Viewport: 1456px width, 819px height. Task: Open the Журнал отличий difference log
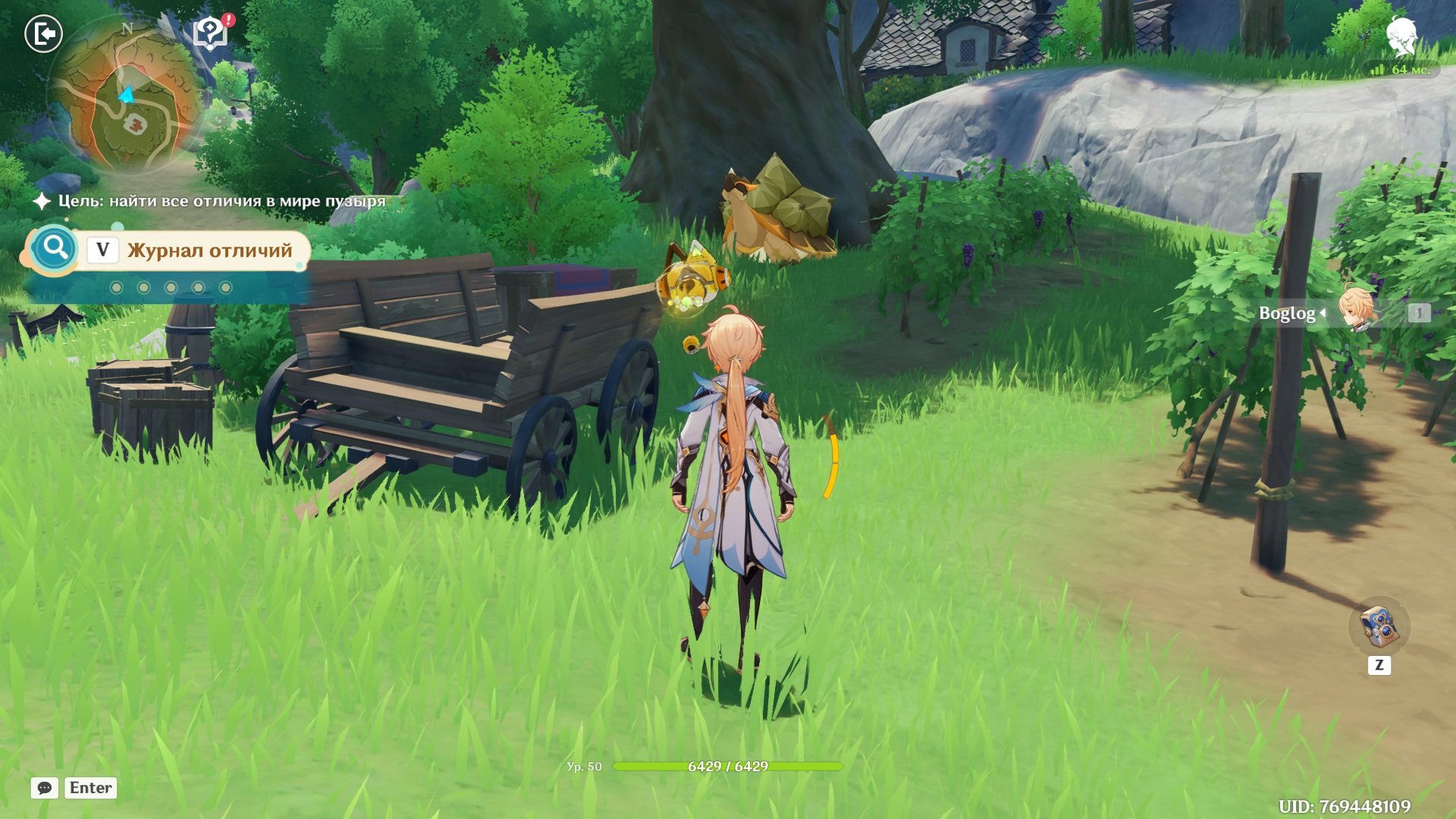click(209, 250)
